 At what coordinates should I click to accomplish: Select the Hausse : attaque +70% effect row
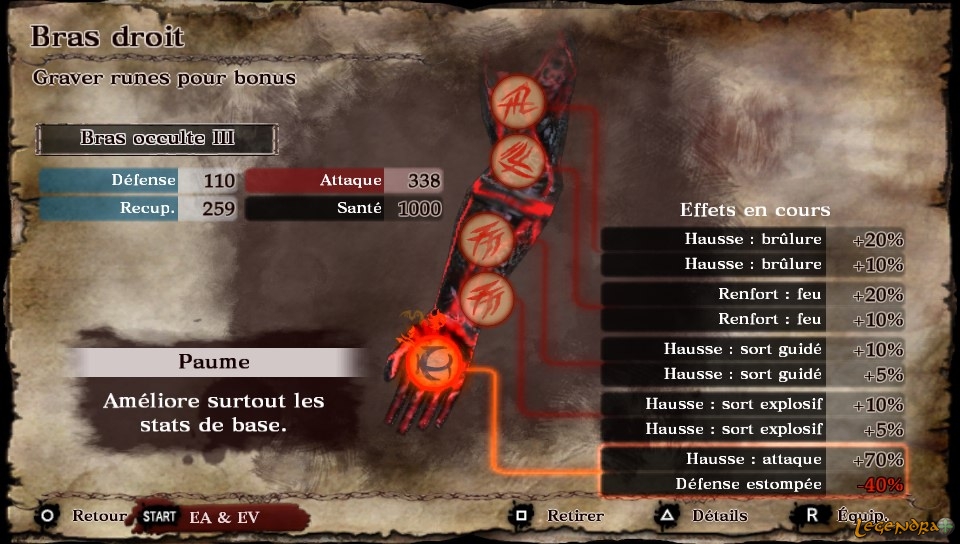pos(752,459)
